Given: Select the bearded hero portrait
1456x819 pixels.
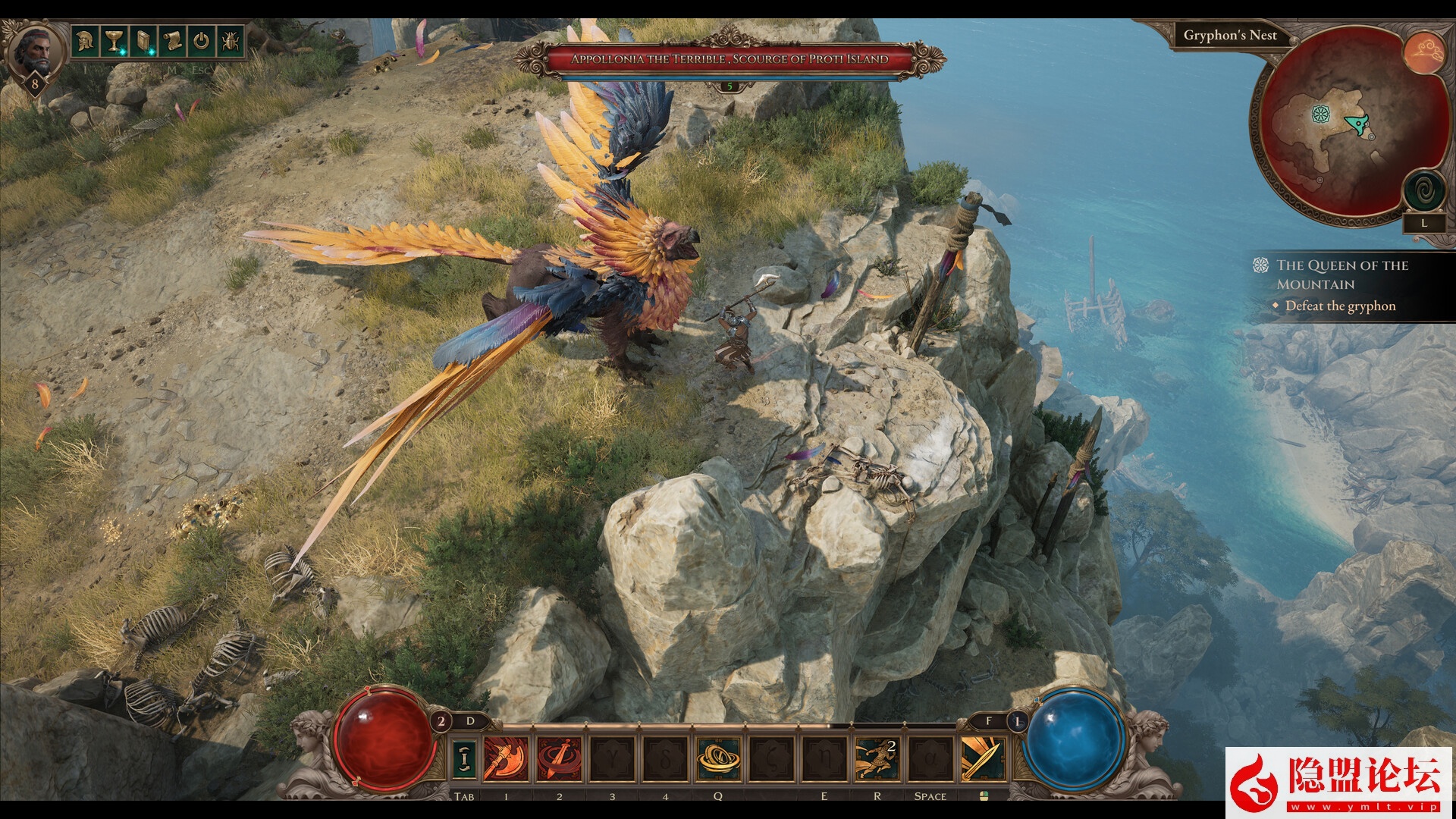Looking at the screenshot, I should pos(35,51).
